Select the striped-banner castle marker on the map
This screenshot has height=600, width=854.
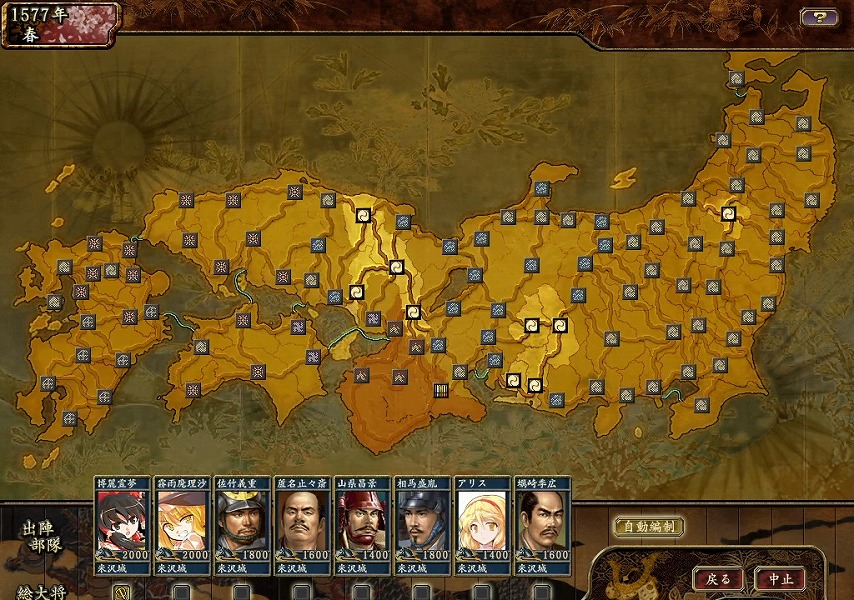(x=441, y=390)
